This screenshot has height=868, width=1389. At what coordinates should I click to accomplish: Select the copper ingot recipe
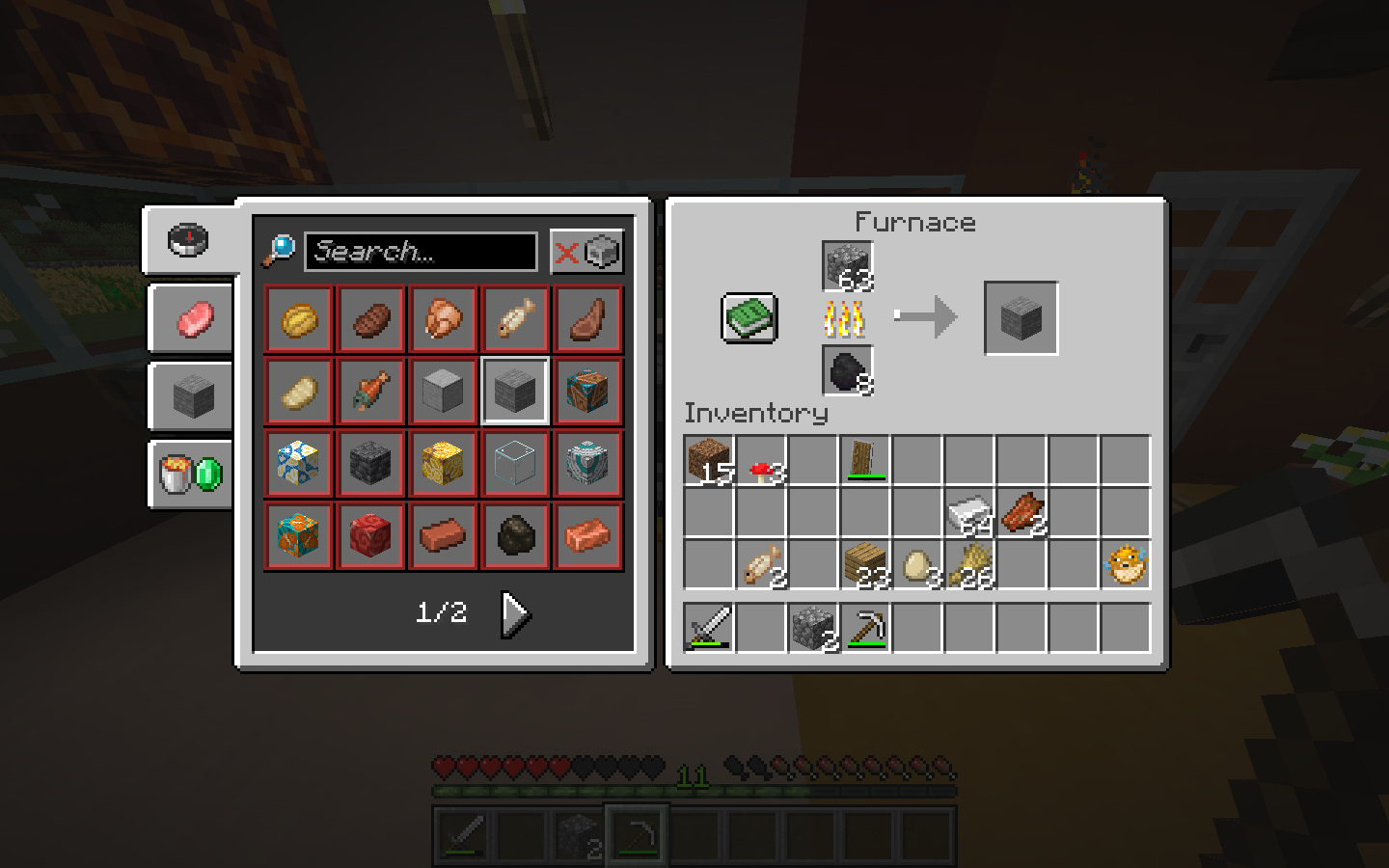(x=587, y=537)
